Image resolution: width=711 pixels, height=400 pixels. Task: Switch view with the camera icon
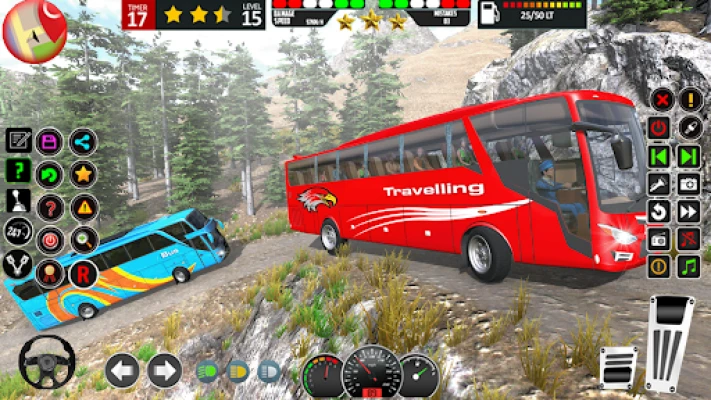coord(689,184)
